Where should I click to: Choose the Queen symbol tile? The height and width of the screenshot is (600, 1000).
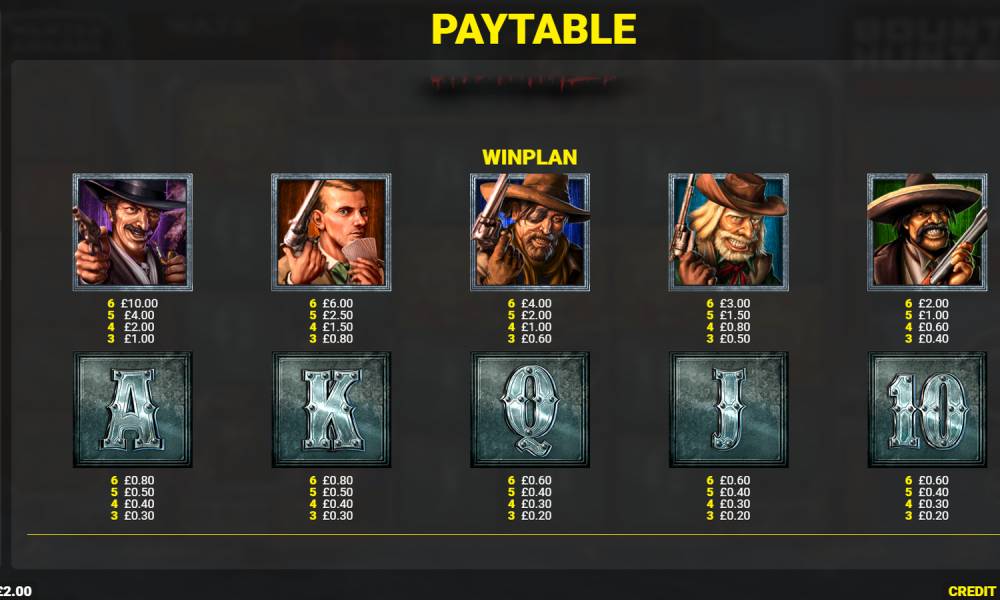click(x=529, y=409)
